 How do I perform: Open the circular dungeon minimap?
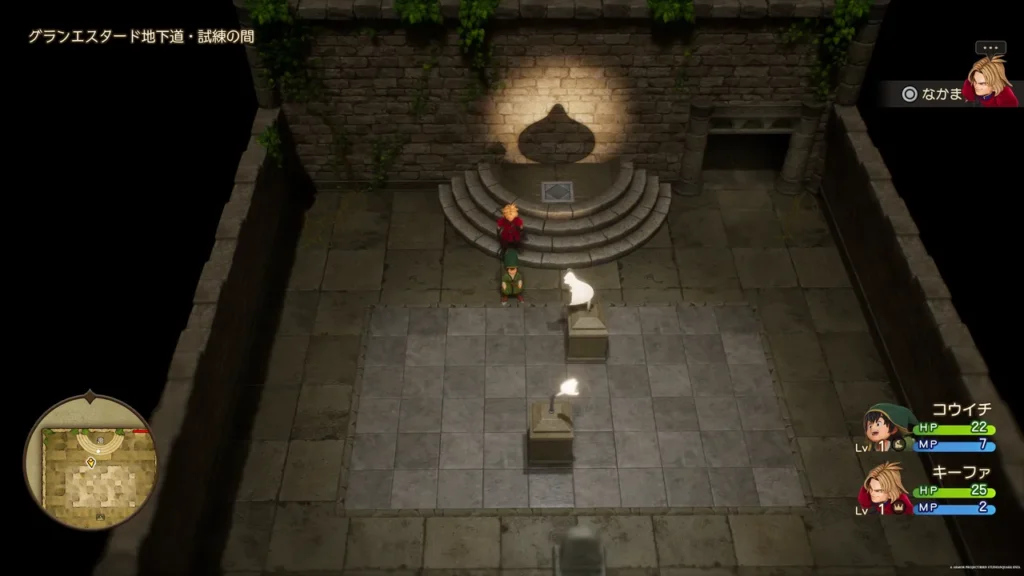click(x=91, y=462)
